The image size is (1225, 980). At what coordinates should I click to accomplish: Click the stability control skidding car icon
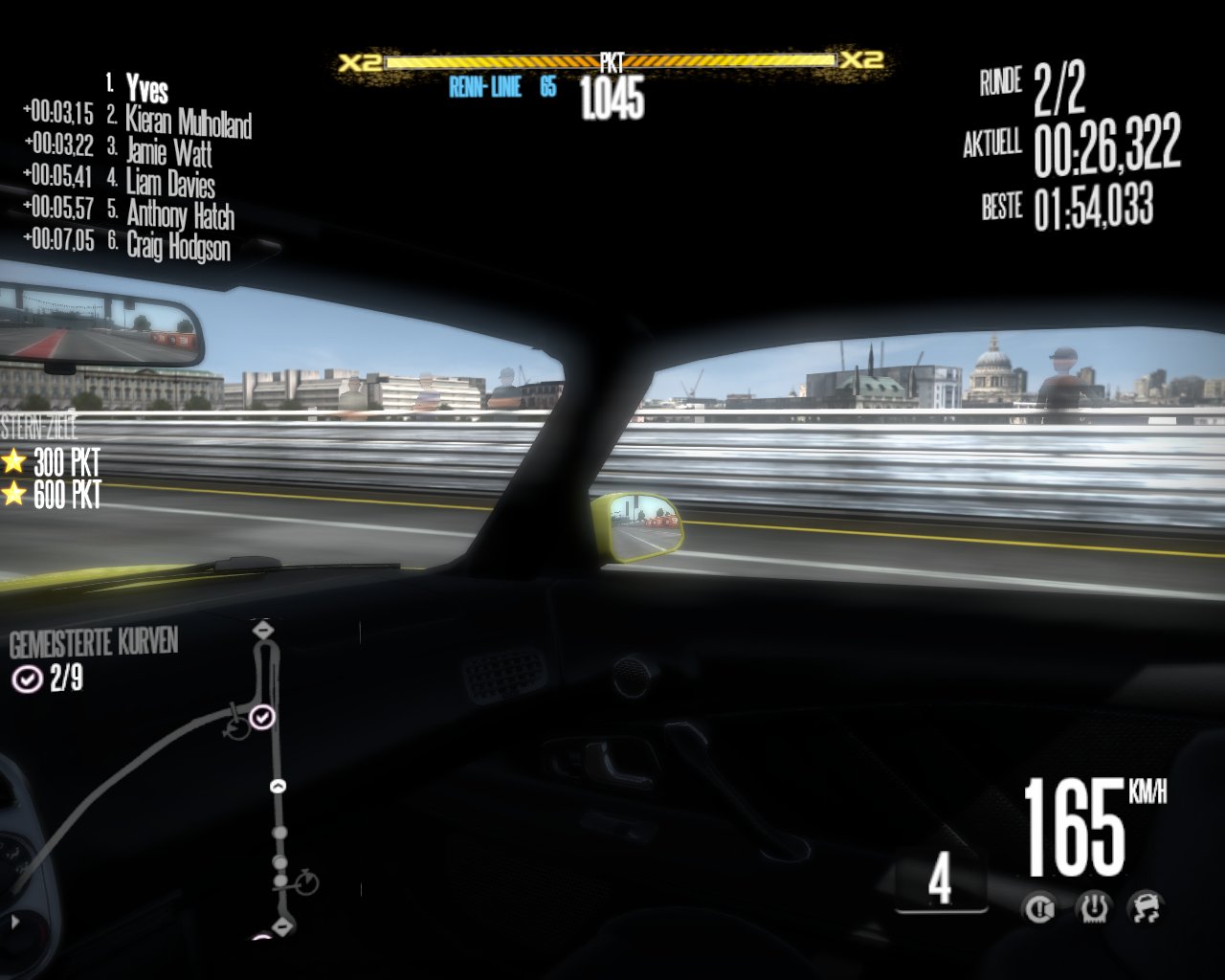coord(1146,906)
